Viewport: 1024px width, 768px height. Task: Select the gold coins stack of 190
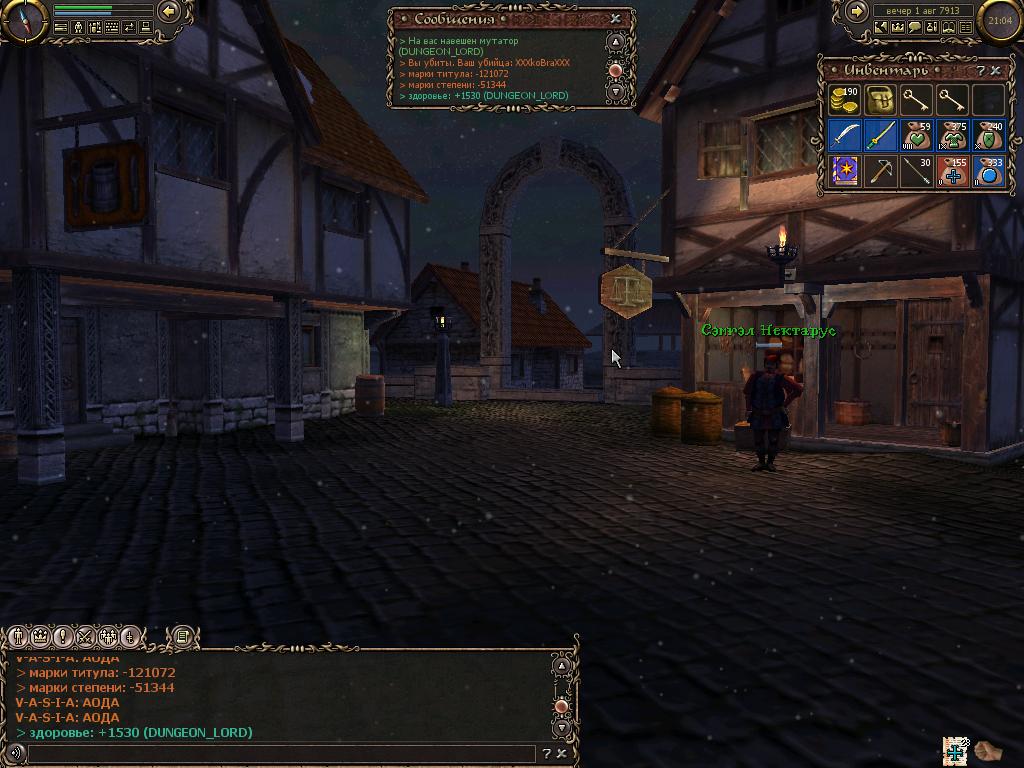[x=845, y=100]
